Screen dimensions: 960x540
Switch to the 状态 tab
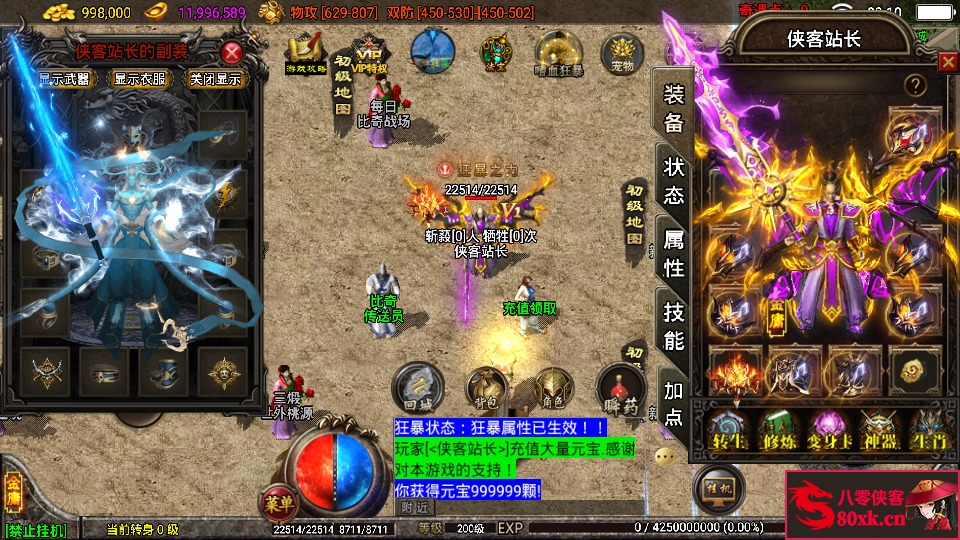coord(675,181)
